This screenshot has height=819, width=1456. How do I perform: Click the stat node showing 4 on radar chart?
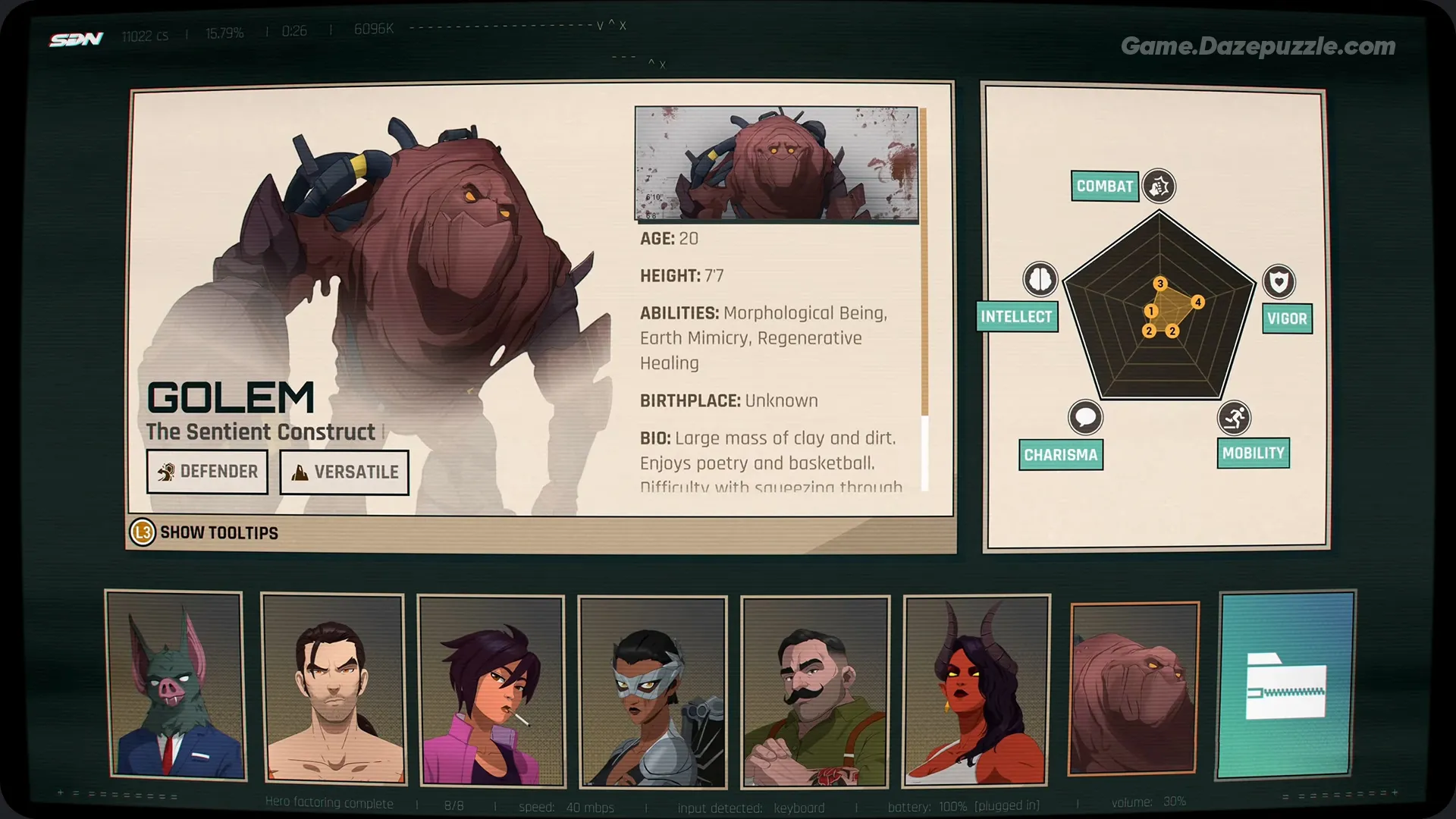(1199, 302)
